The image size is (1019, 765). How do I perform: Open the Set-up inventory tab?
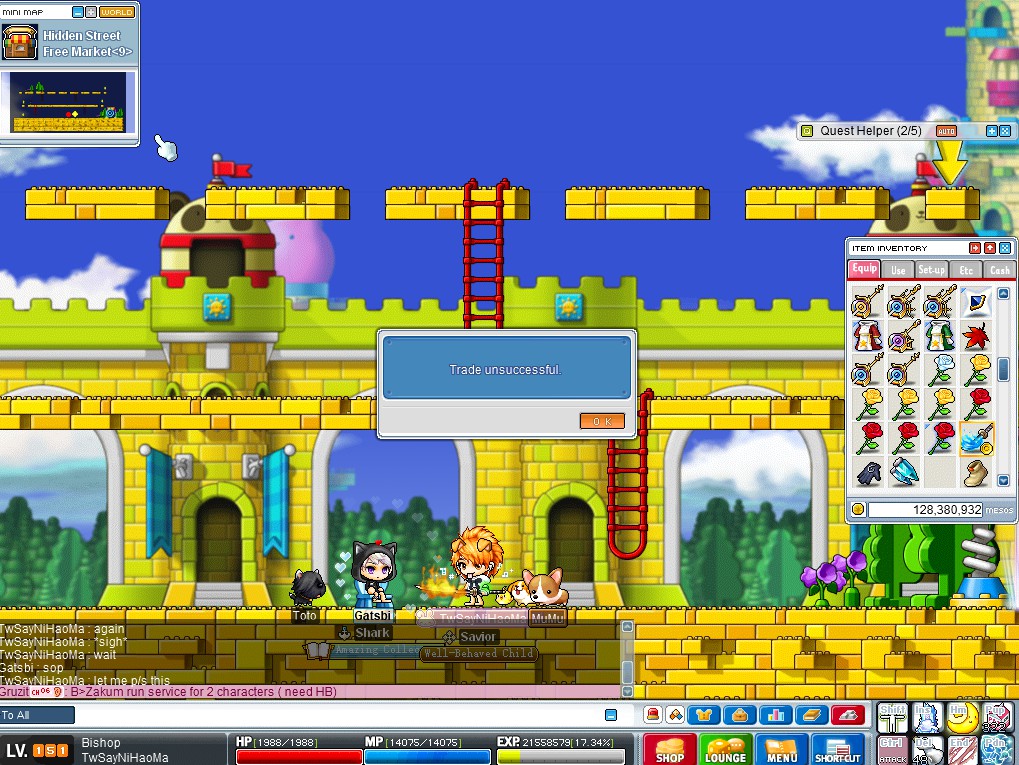click(x=932, y=270)
